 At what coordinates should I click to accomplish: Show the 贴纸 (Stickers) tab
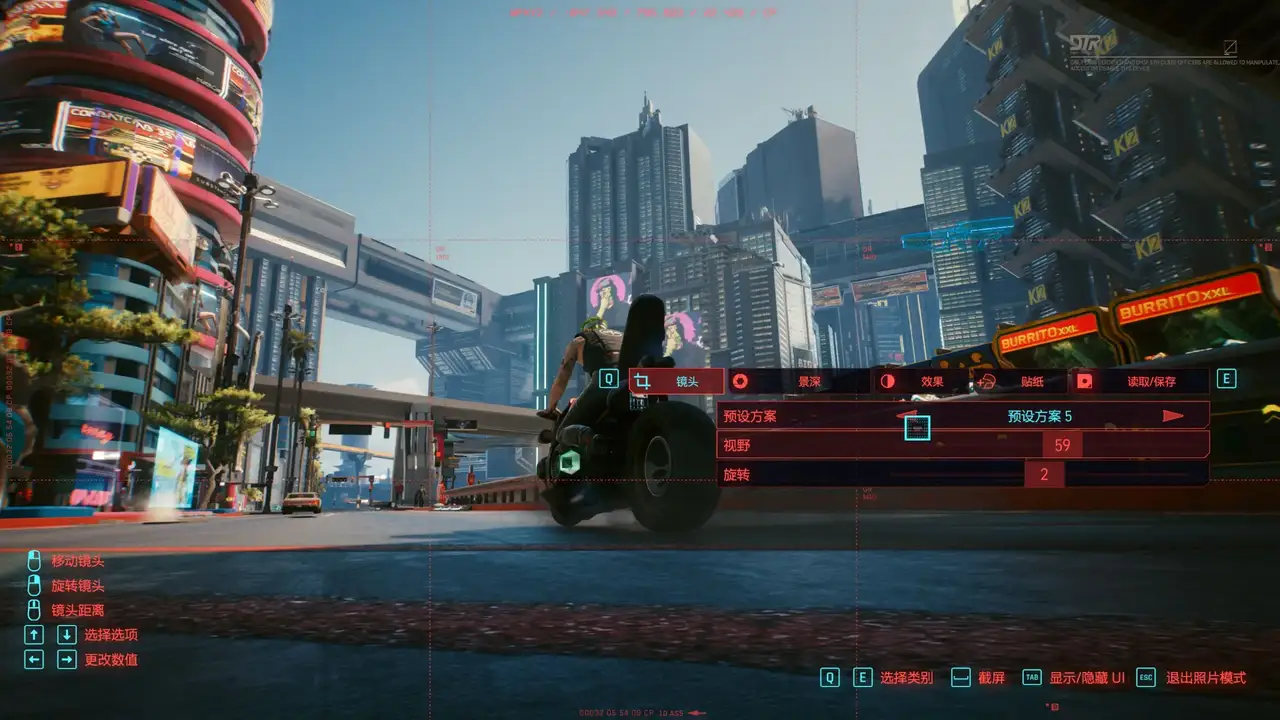click(1022, 381)
